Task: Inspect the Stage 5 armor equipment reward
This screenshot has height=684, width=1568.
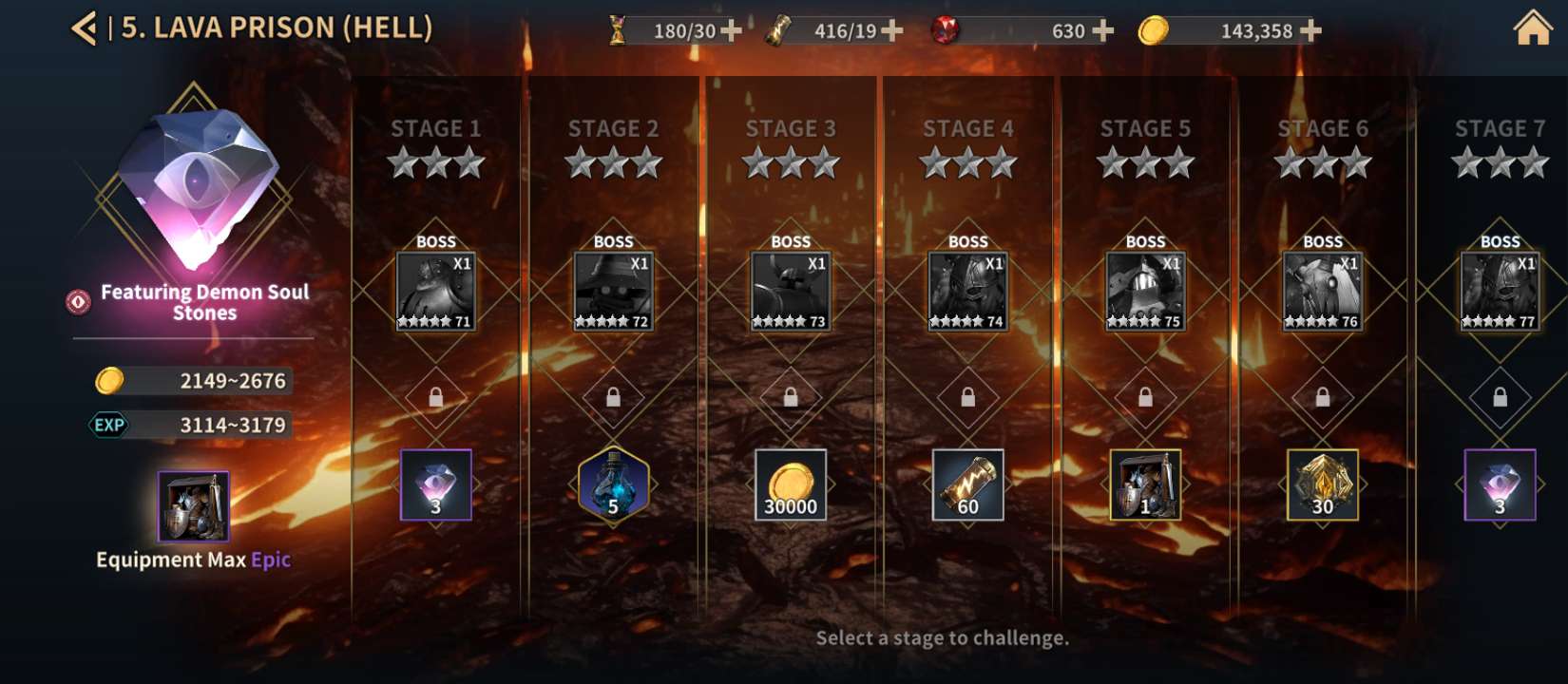Action: 1145,484
